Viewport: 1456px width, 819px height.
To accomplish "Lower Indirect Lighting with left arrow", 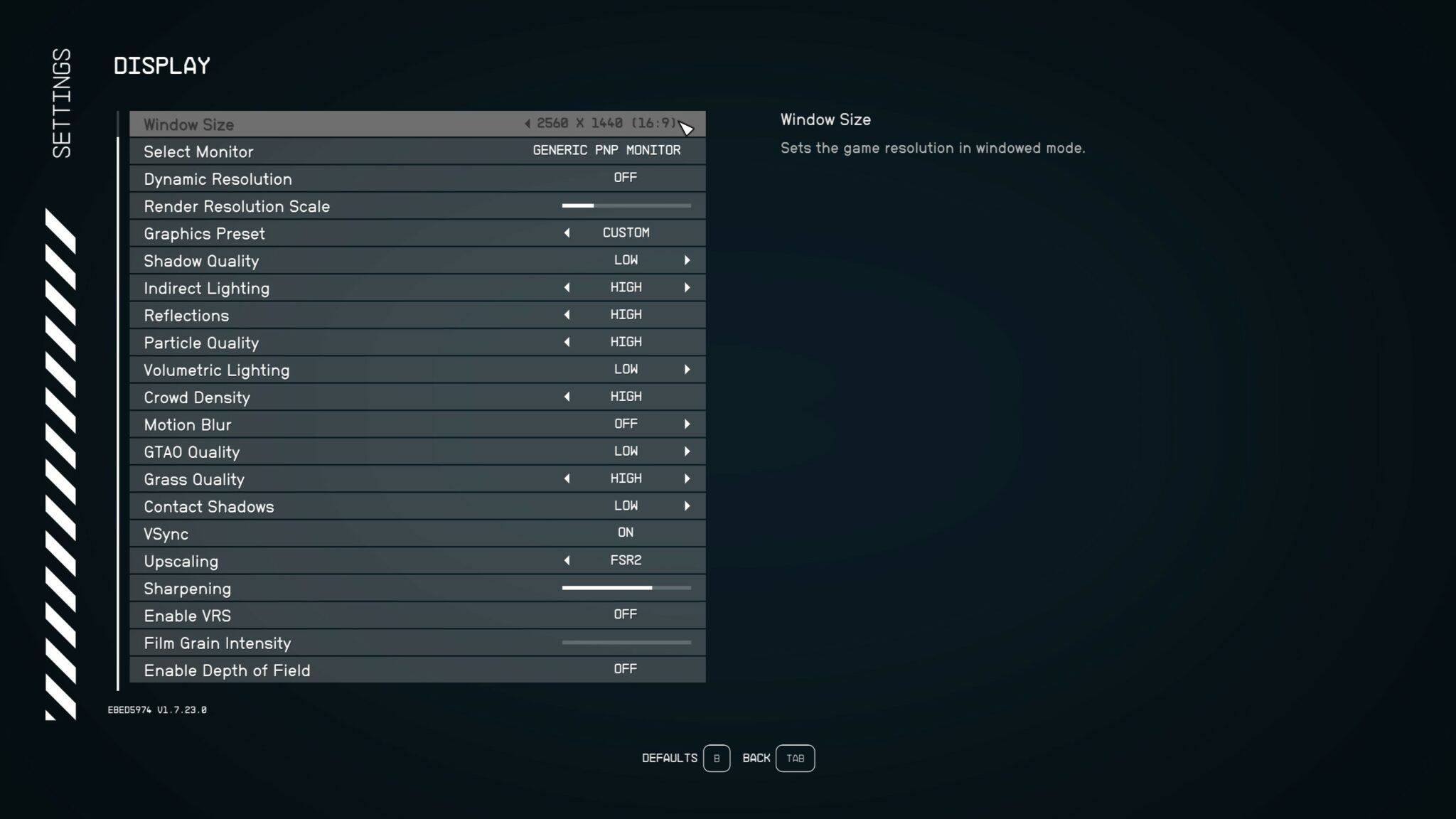I will 567,287.
